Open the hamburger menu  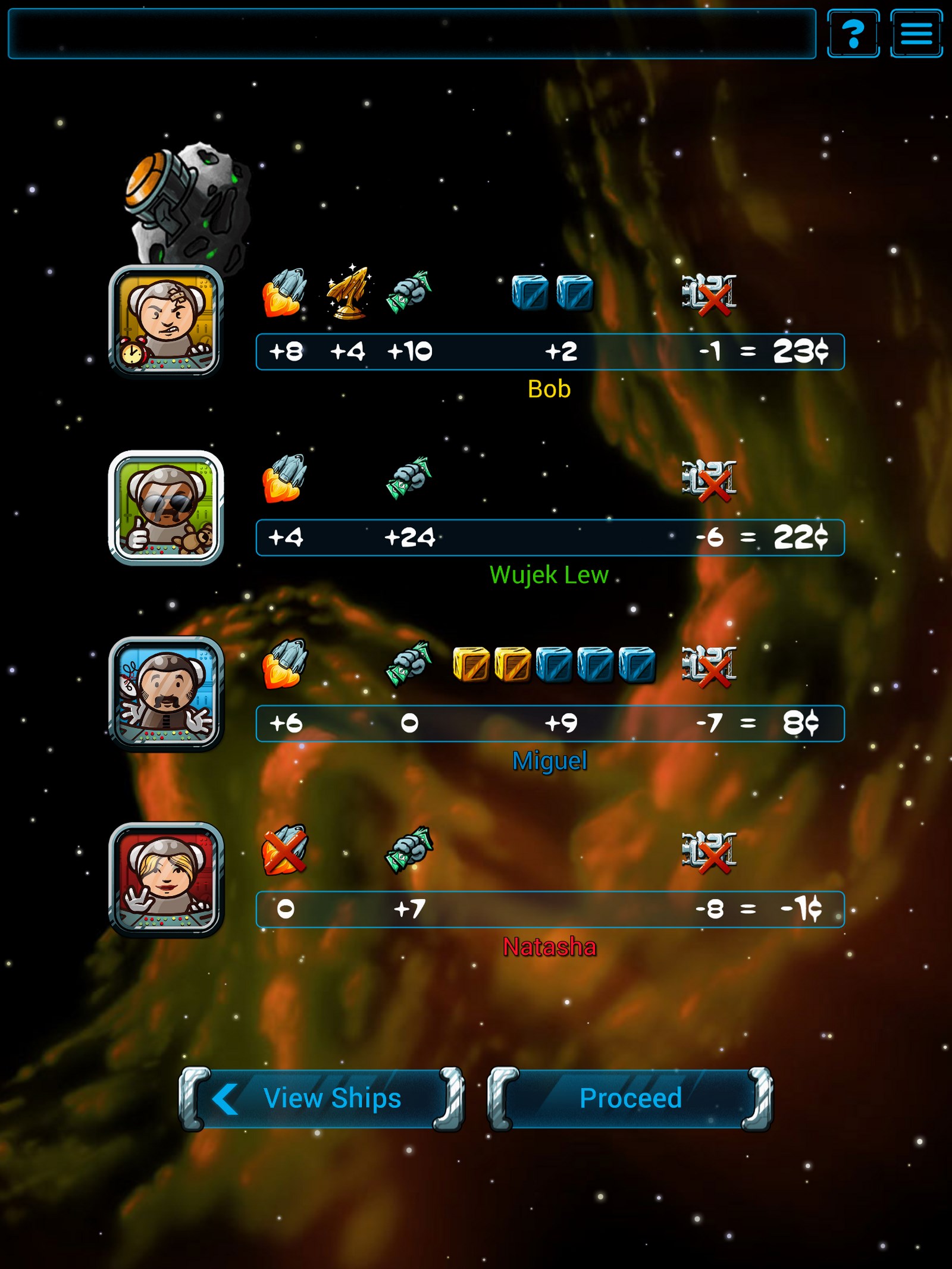coord(916,33)
